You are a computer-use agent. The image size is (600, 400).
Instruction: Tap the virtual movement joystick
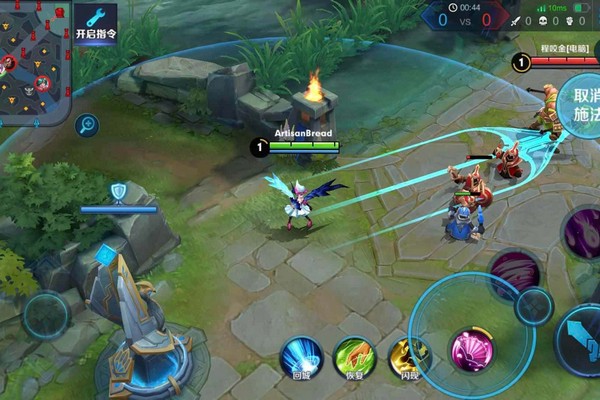click(47, 315)
